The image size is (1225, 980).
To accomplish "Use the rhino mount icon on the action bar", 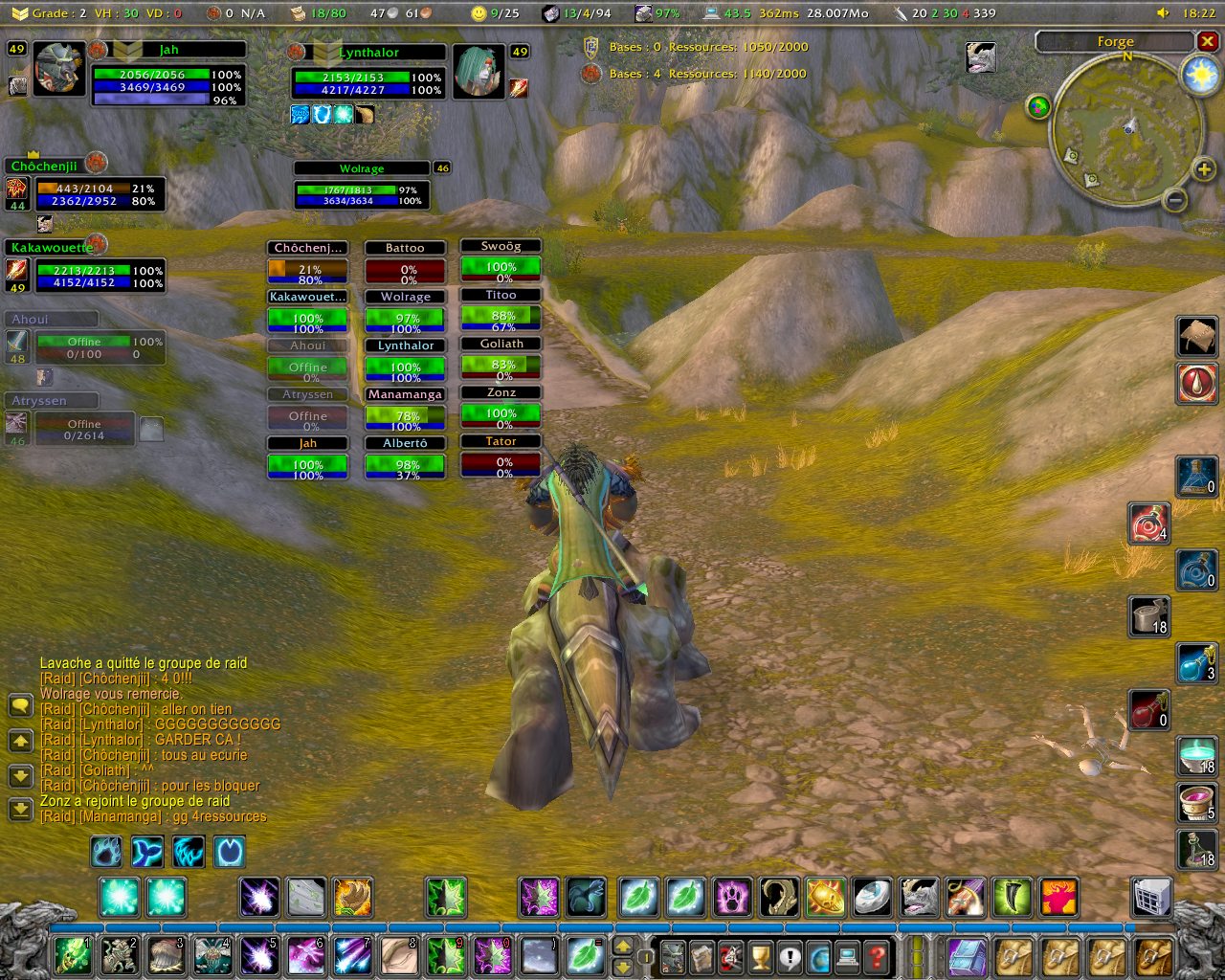I will click(919, 898).
